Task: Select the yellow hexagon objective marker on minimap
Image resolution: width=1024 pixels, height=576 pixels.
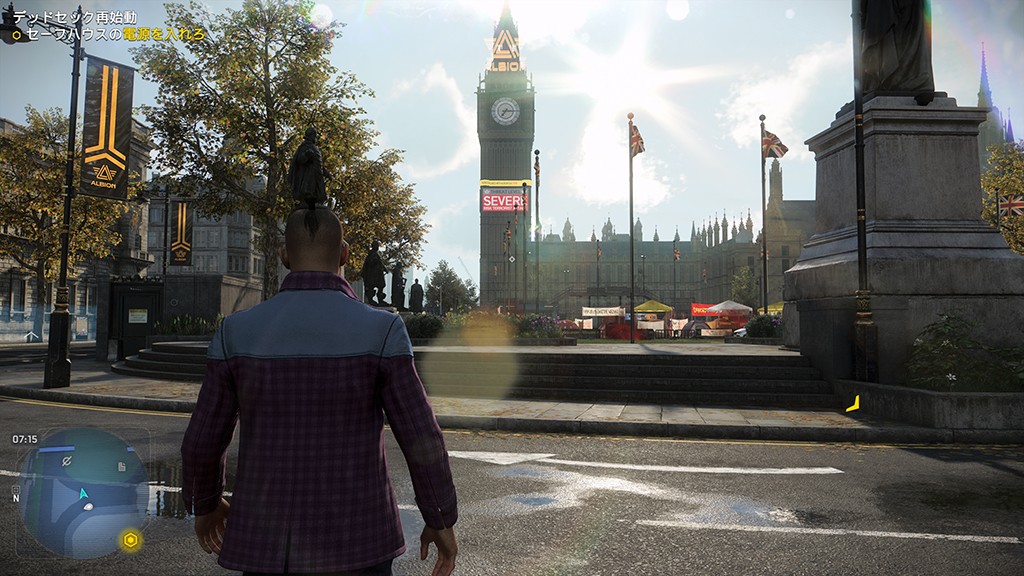Action: pos(130,540)
